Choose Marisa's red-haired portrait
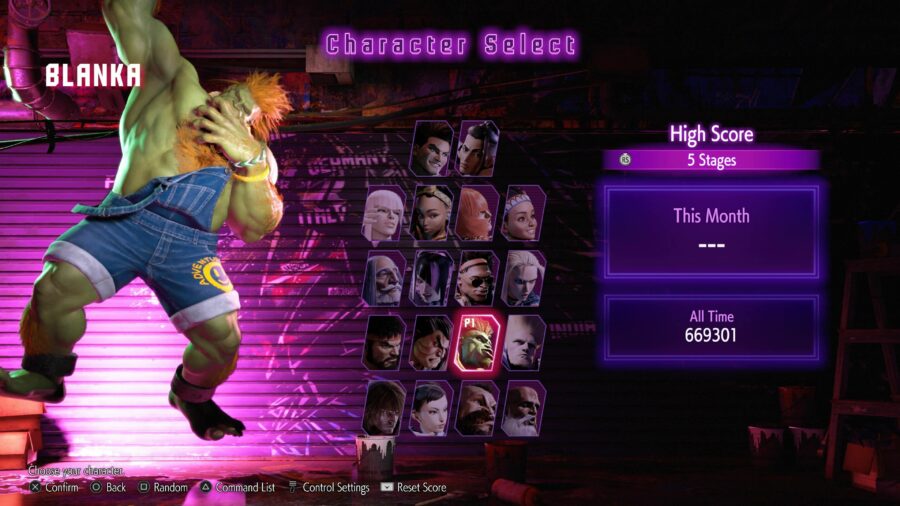900x506 pixels. 478,212
